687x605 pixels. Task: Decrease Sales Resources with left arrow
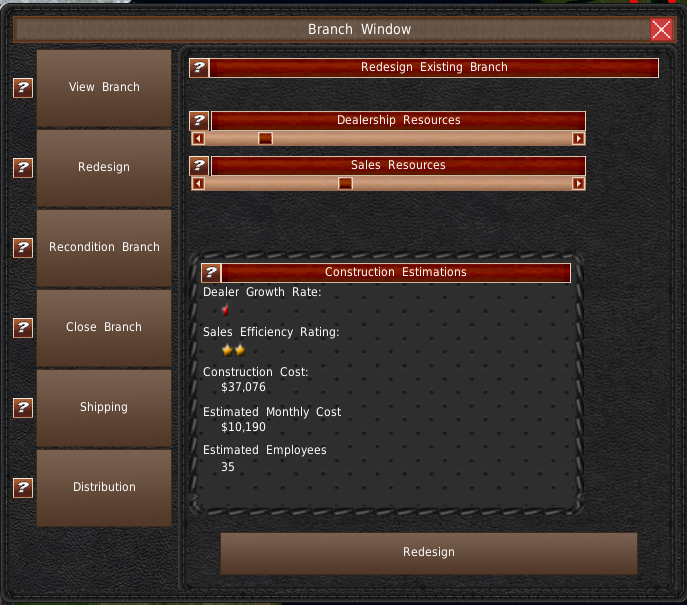pyautogui.click(x=197, y=184)
